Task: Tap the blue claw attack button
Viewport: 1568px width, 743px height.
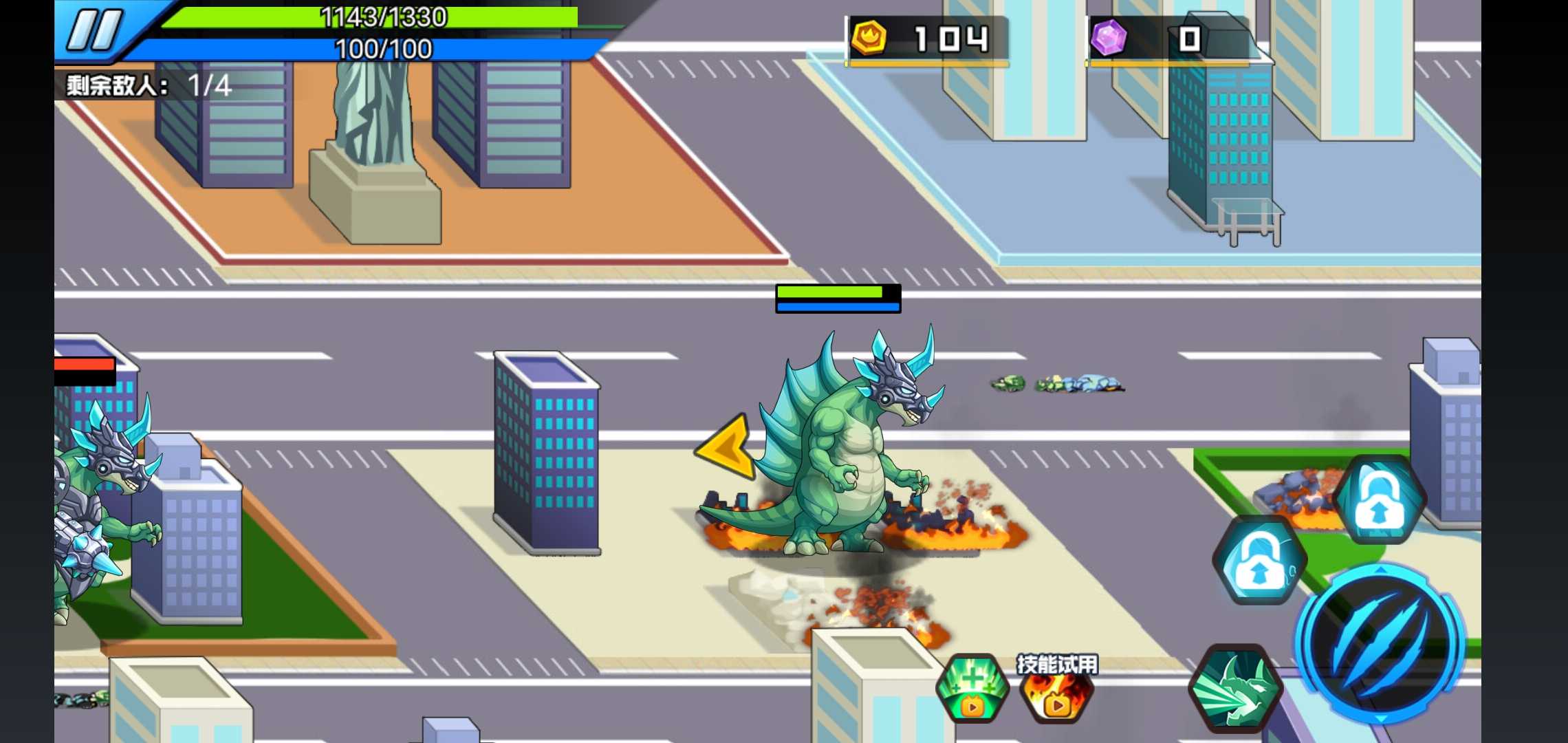Action: point(1380,643)
